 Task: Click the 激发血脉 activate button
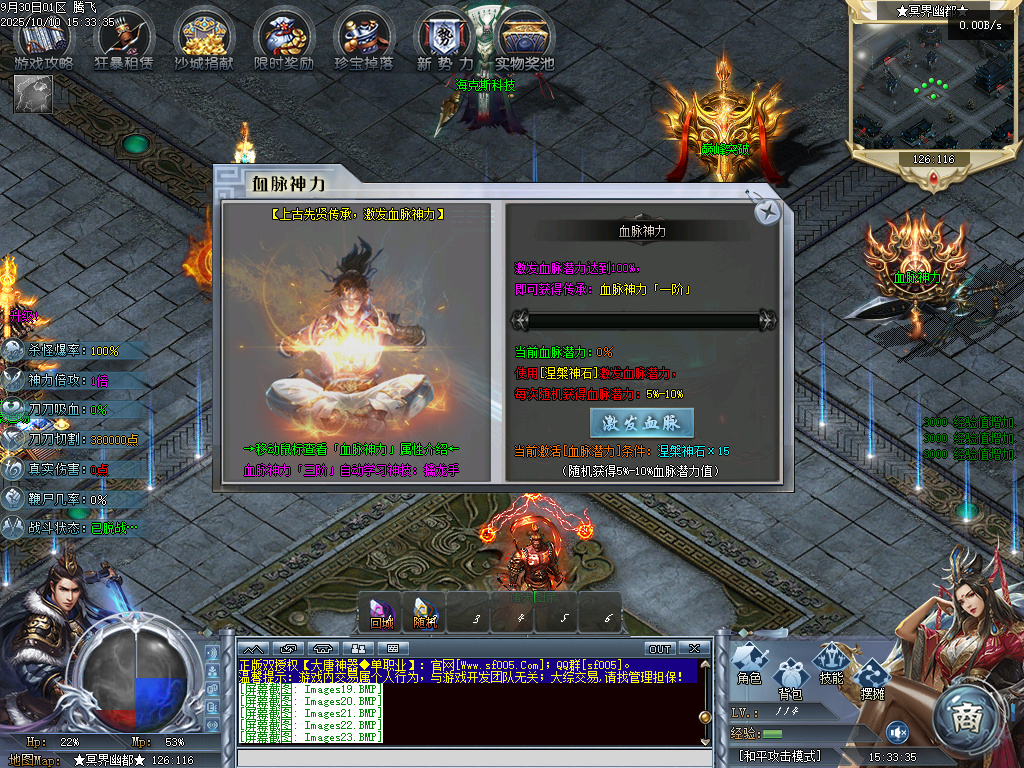coord(642,422)
